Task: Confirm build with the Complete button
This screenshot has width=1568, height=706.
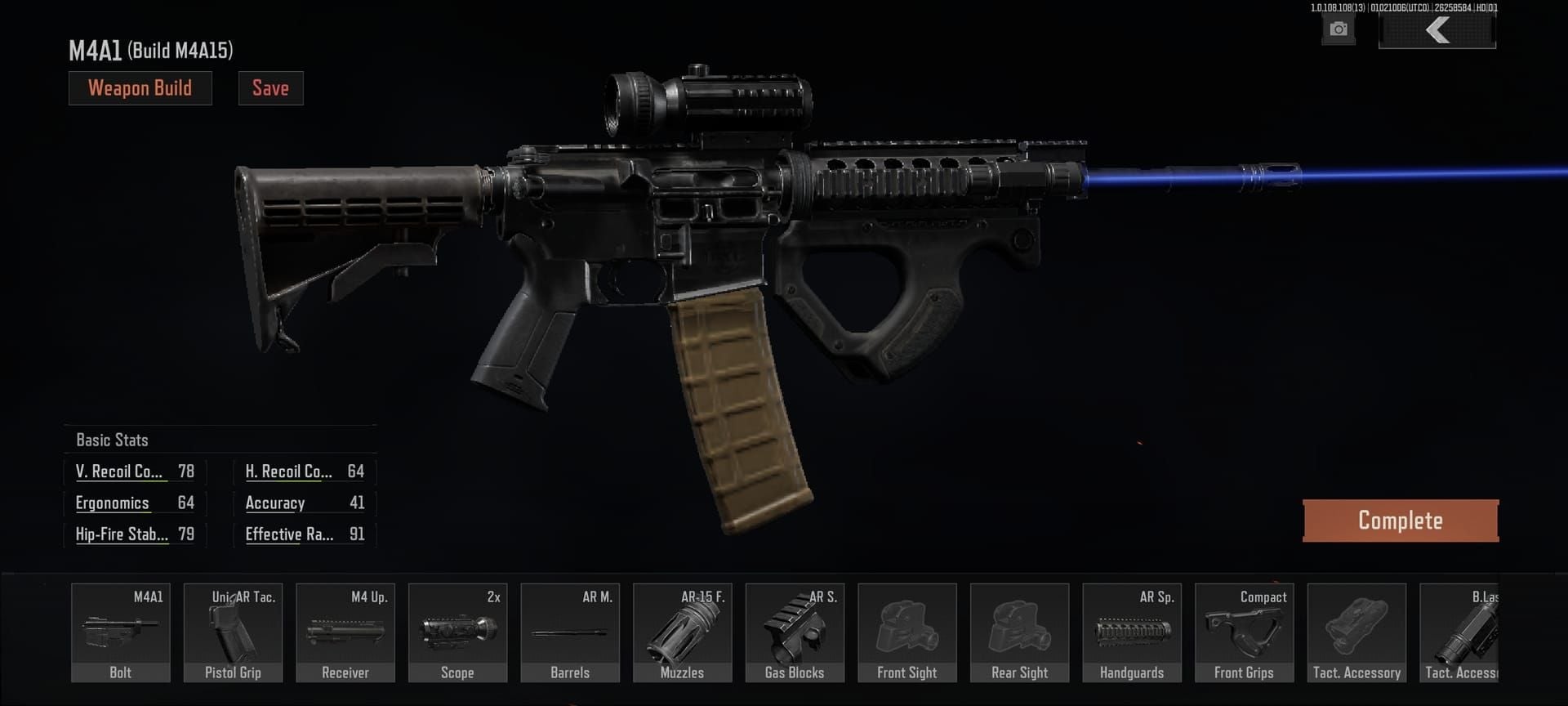Action: (1400, 521)
